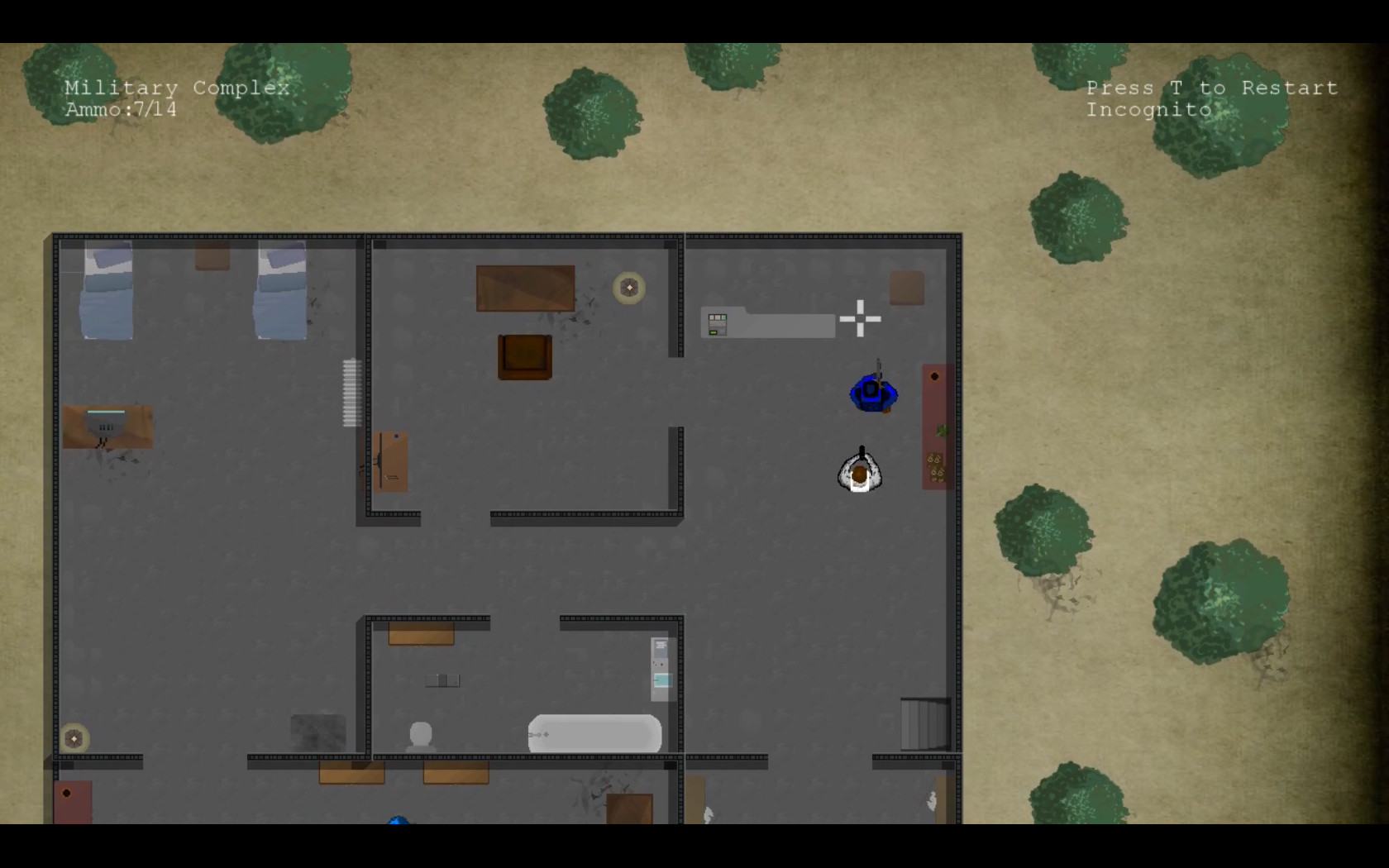
Task: Click the ladder between the bedrooms
Action: click(x=349, y=390)
